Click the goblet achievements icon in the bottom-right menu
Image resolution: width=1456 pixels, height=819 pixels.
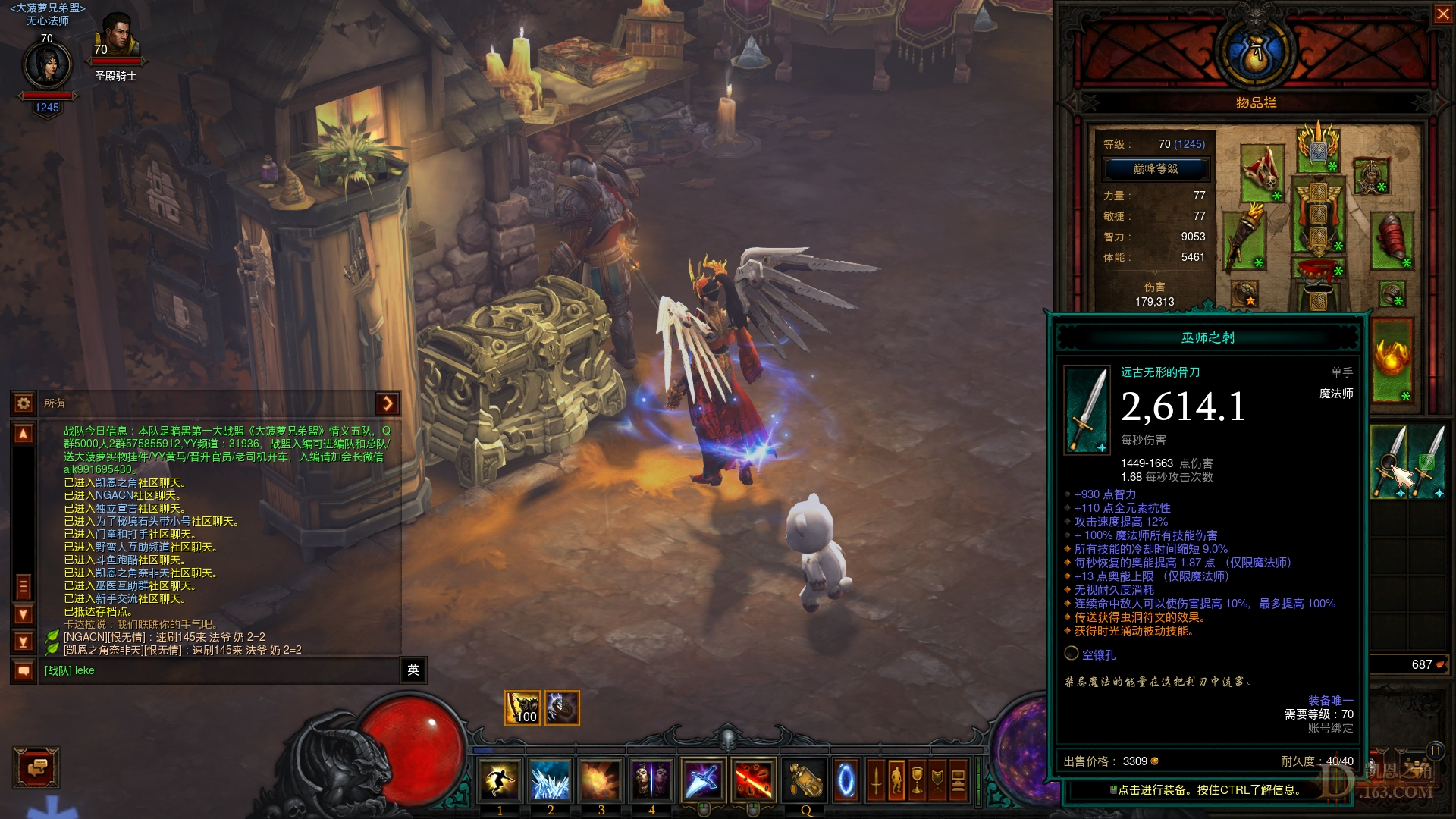tap(917, 780)
